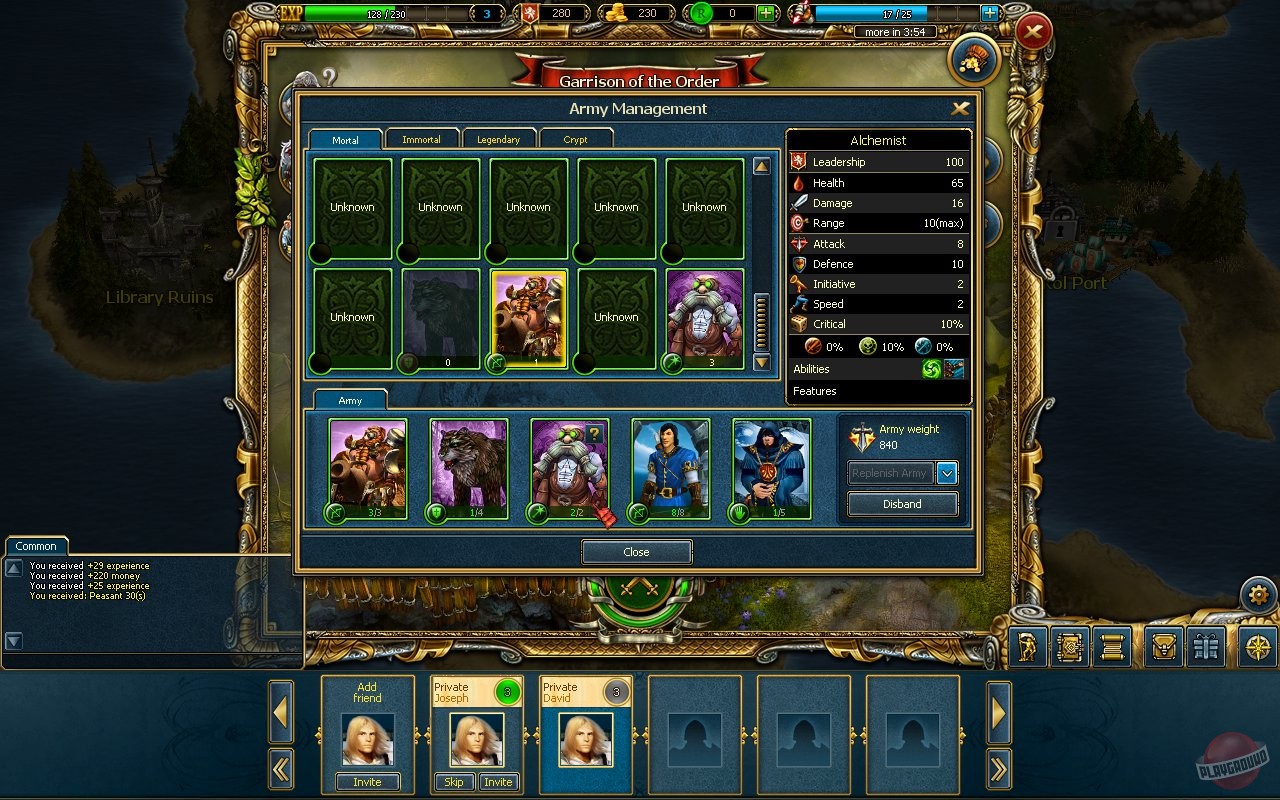Click the Leadership icon in the stats panel

click(x=799, y=162)
